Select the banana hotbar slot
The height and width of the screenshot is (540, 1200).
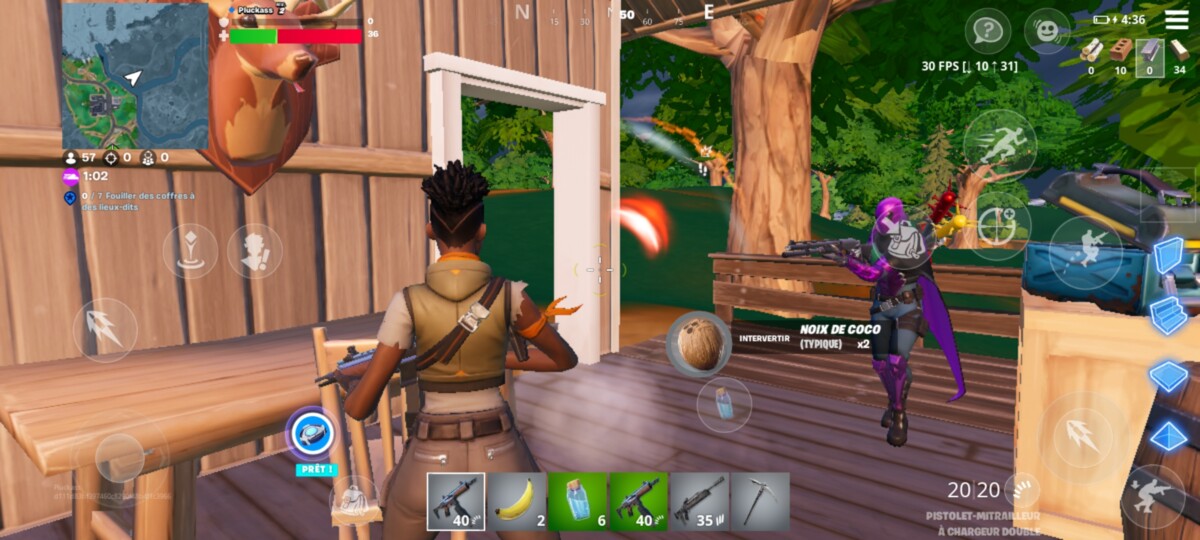(516, 501)
